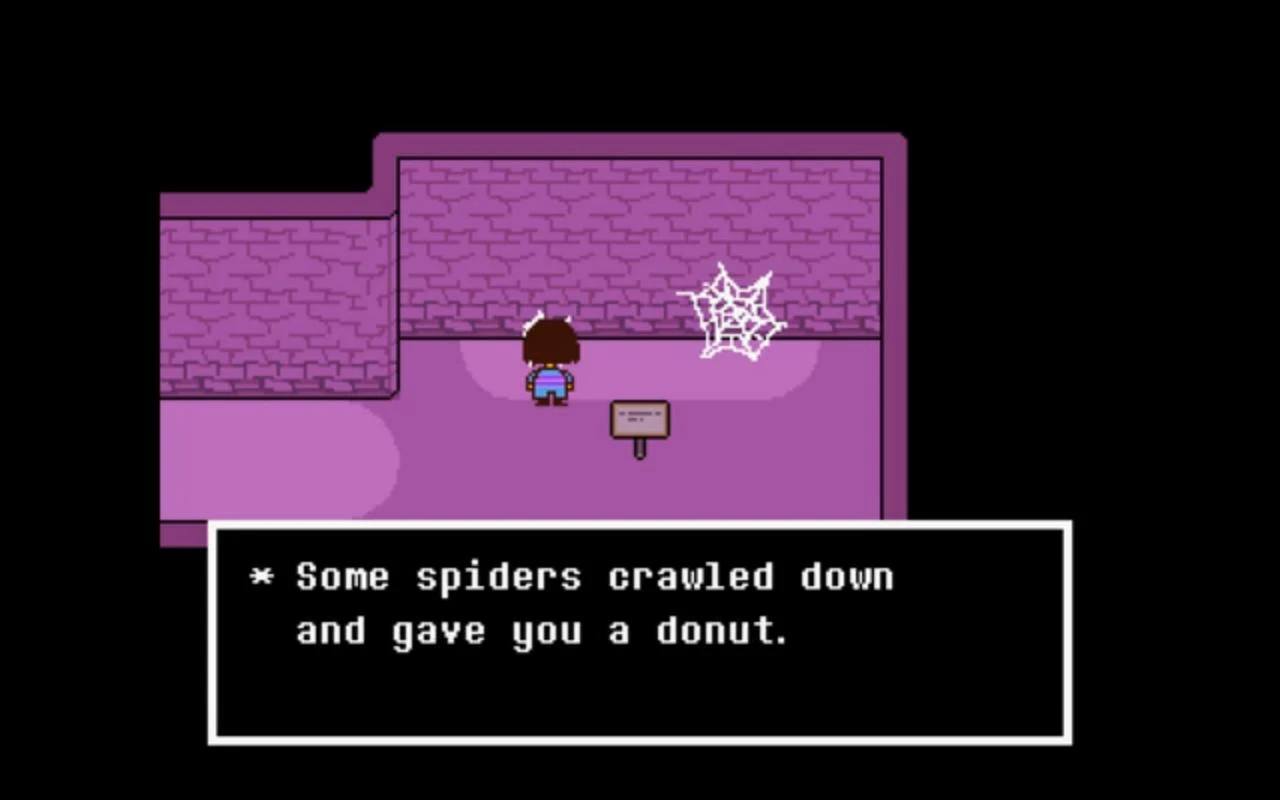This screenshot has width=1280, height=800.
Task: Click Frisk's striped shirt
Action: 550,378
